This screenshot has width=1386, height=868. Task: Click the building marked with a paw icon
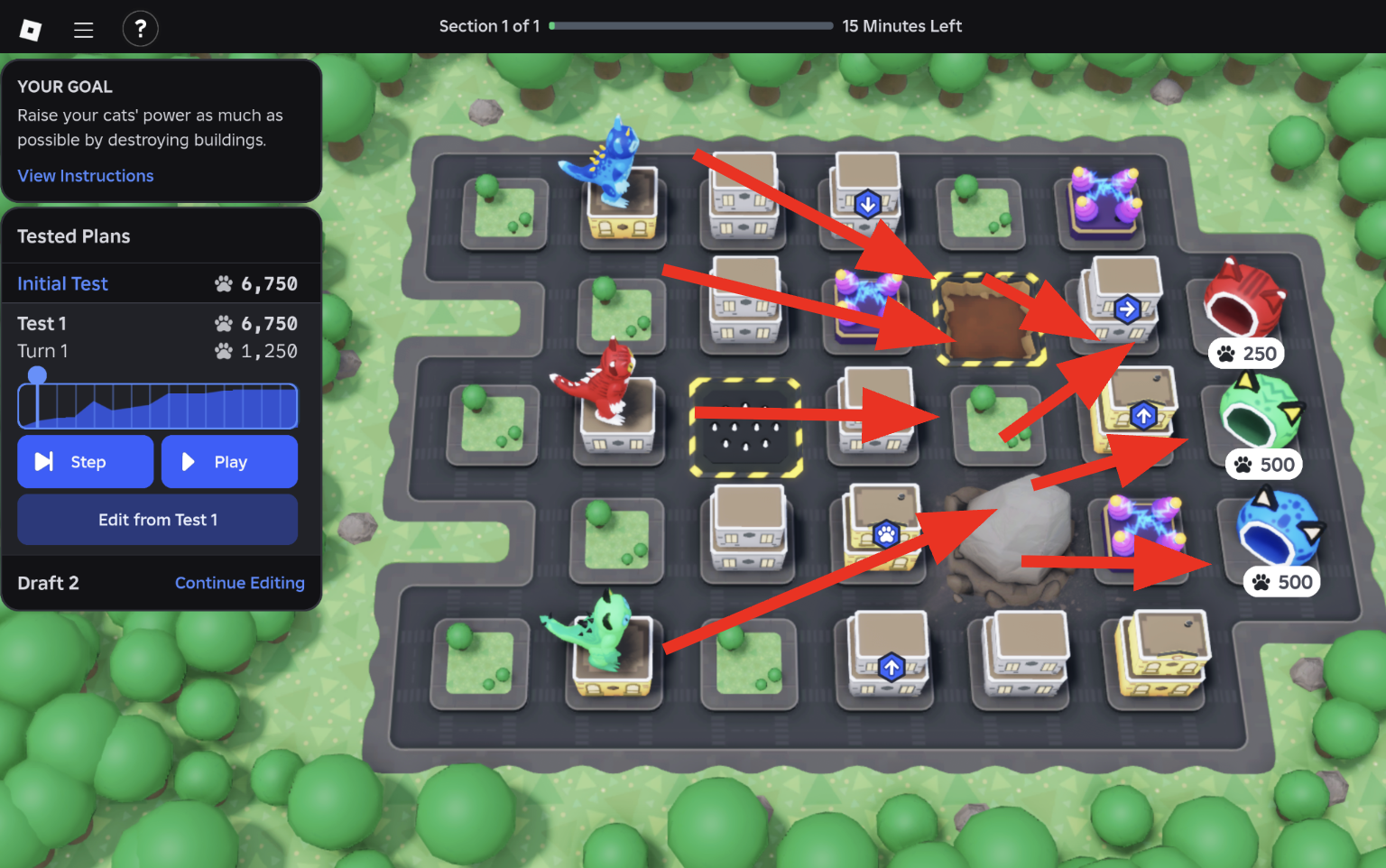tap(885, 534)
